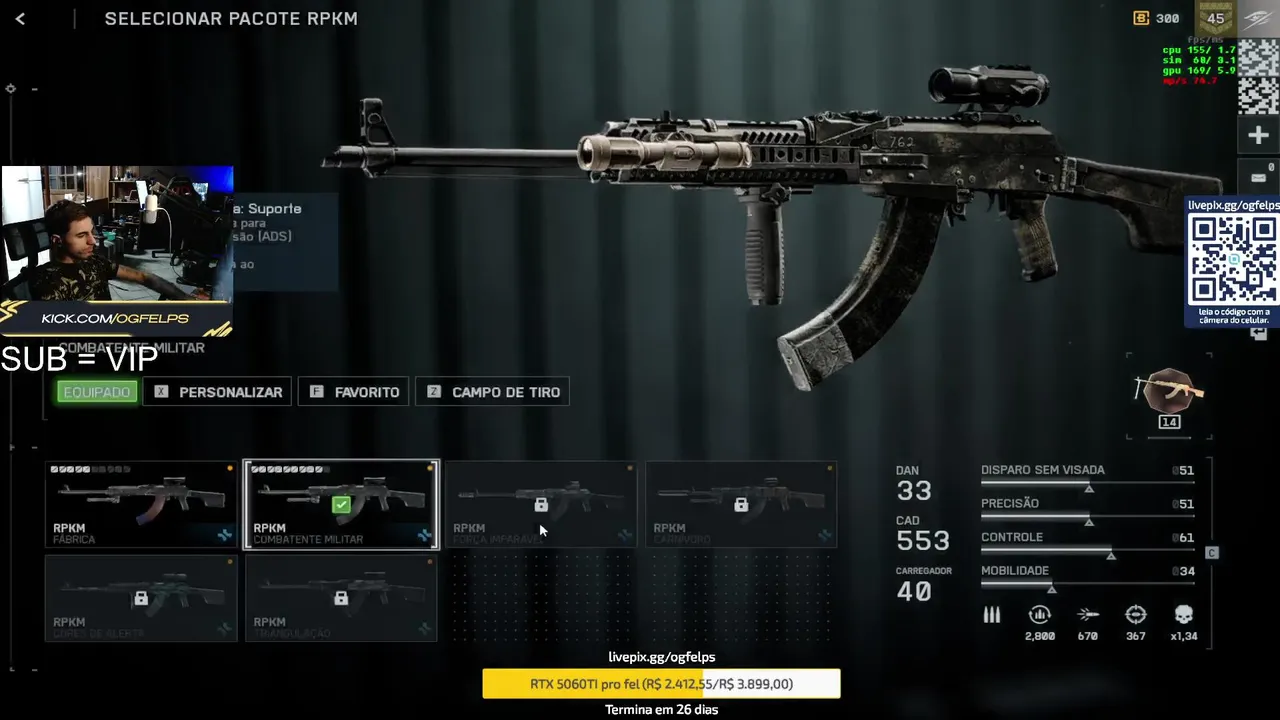Pick the locked RPKM Carnívoro package
Screen dimensions: 1280x720
tap(741, 504)
